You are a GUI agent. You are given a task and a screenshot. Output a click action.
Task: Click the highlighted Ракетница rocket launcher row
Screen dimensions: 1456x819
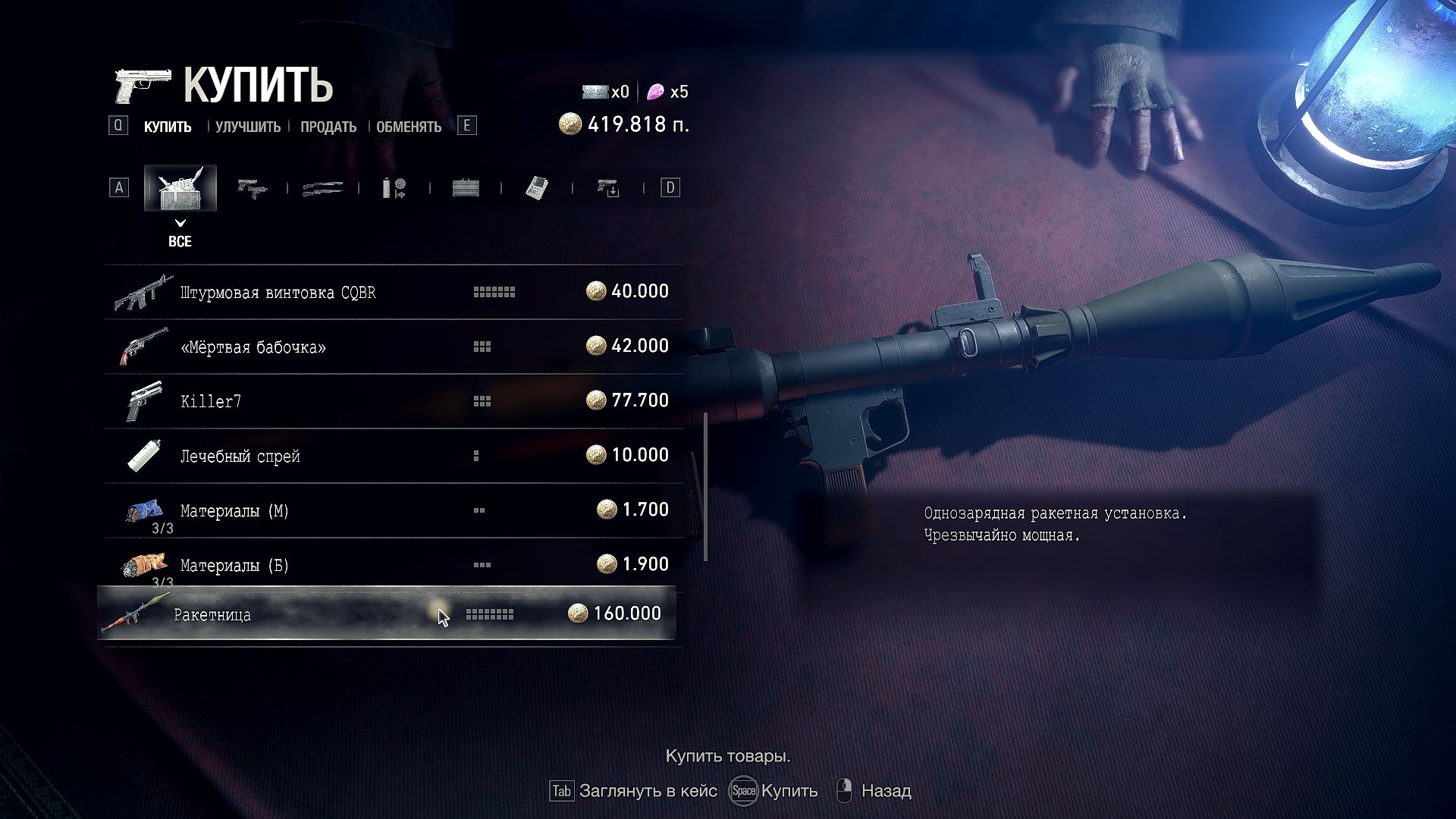(387, 613)
